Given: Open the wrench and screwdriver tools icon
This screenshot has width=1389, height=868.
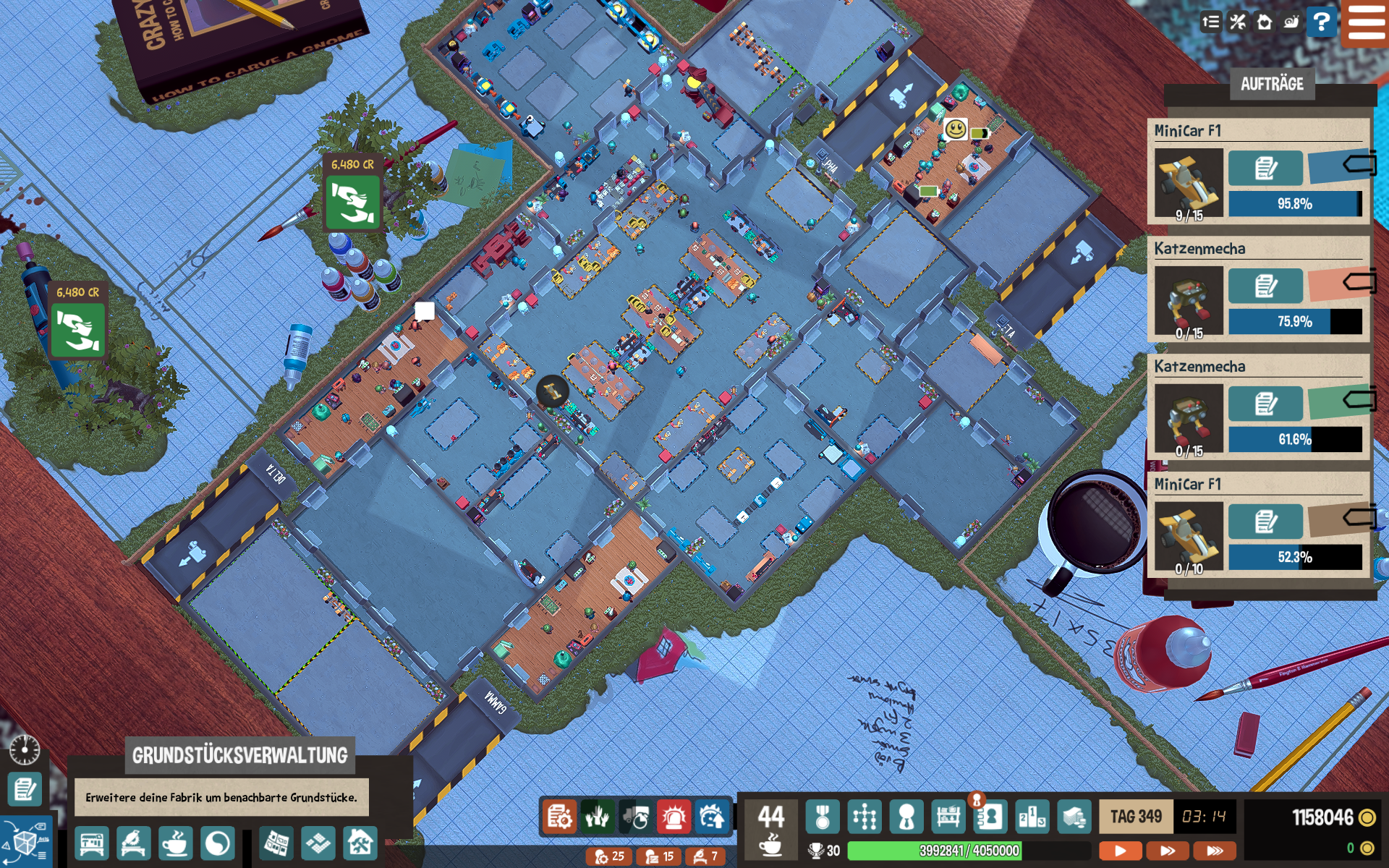Looking at the screenshot, I should point(1238,22).
